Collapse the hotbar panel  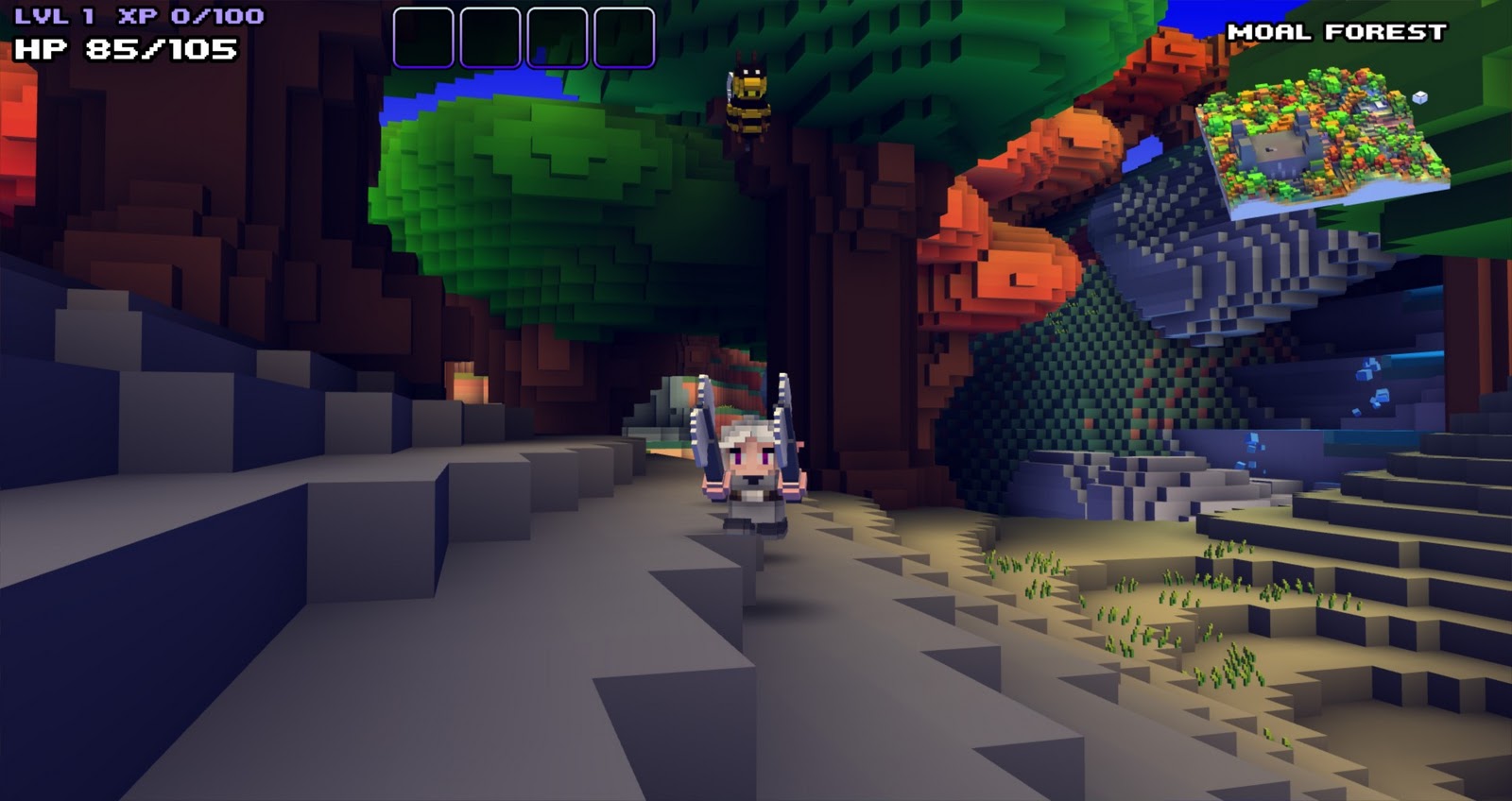(x=525, y=36)
